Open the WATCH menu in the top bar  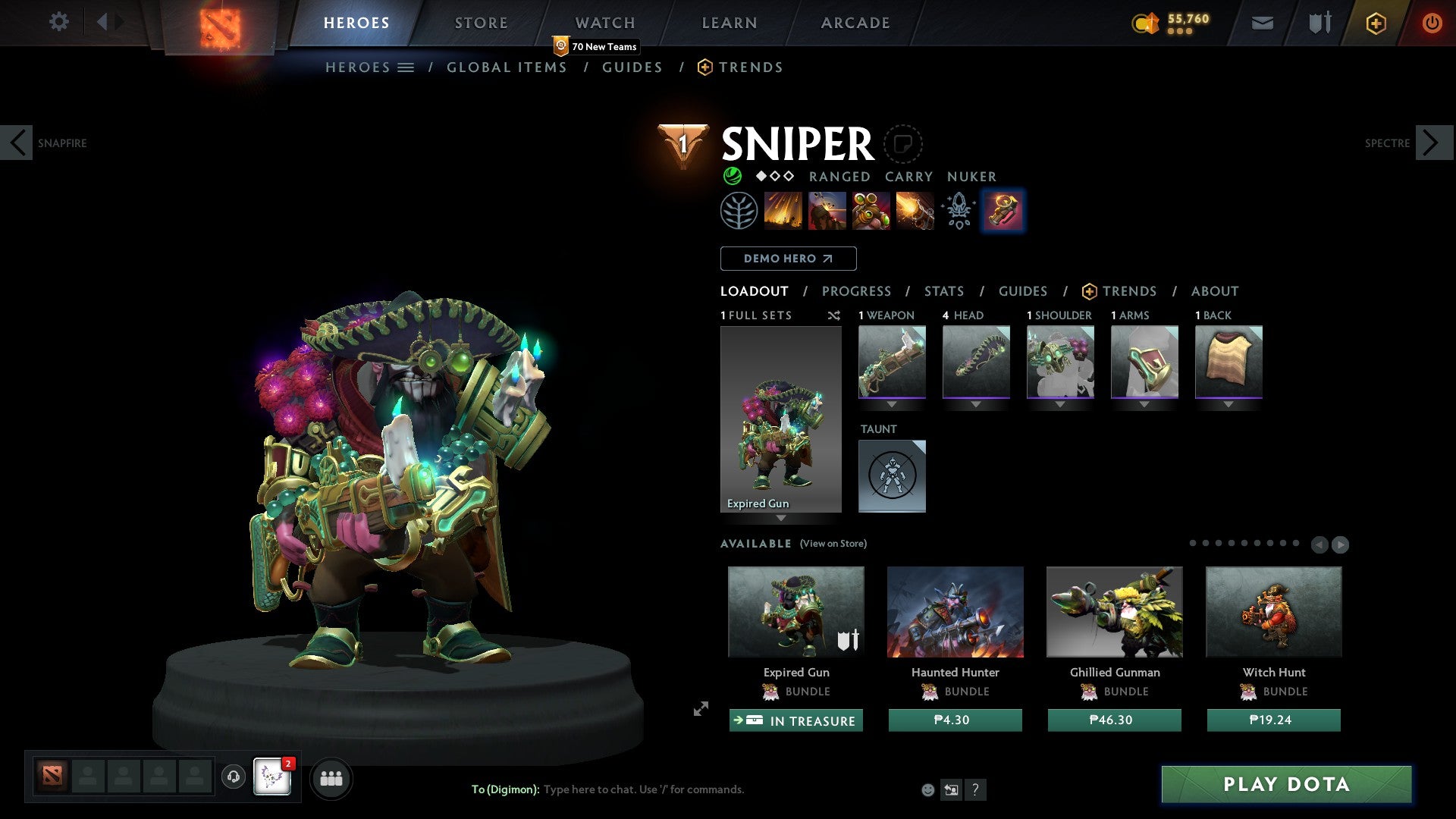pos(604,23)
